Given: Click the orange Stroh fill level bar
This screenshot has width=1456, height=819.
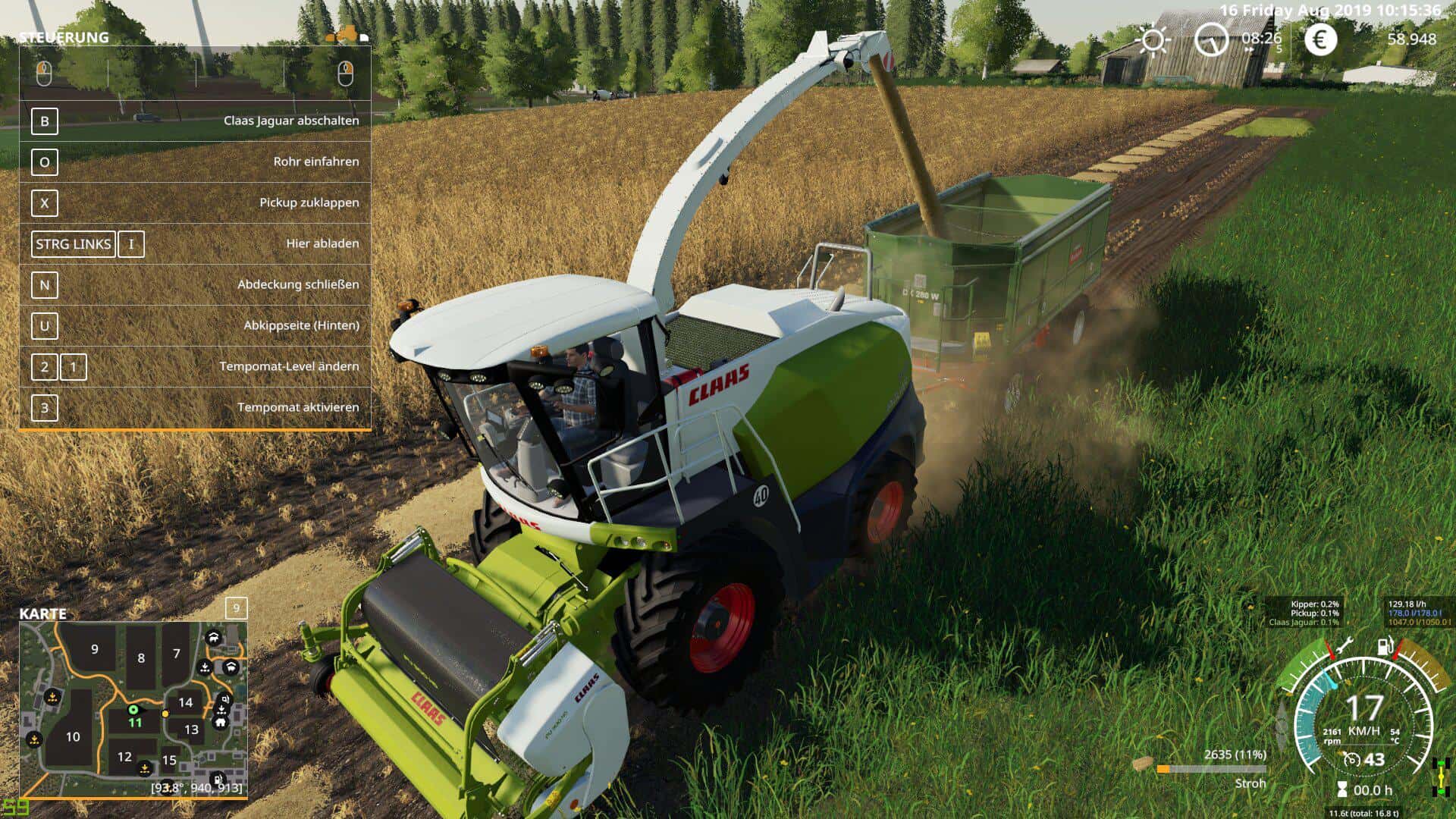Looking at the screenshot, I should click(1162, 768).
